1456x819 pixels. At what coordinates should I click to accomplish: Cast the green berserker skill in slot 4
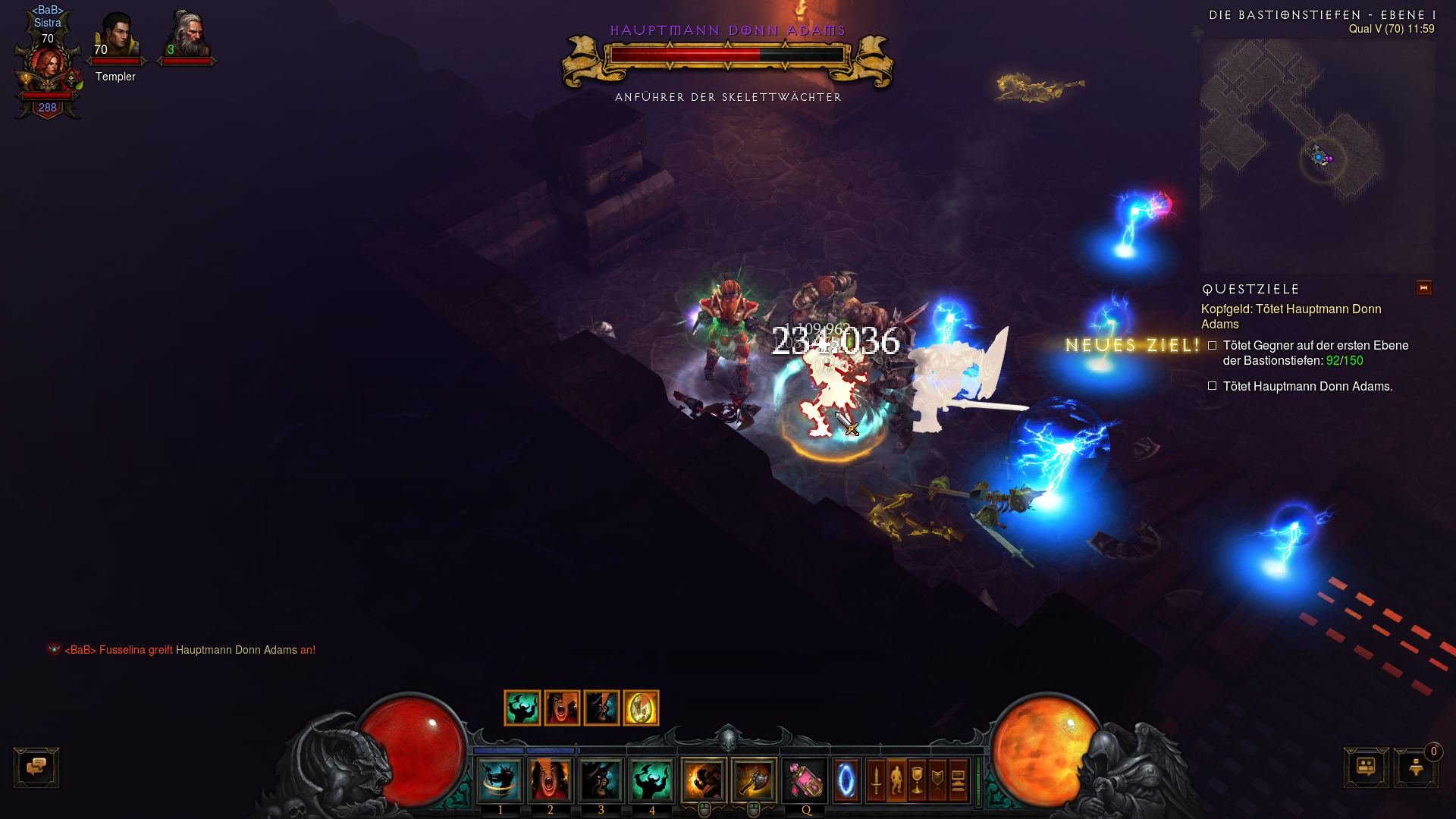(651, 780)
